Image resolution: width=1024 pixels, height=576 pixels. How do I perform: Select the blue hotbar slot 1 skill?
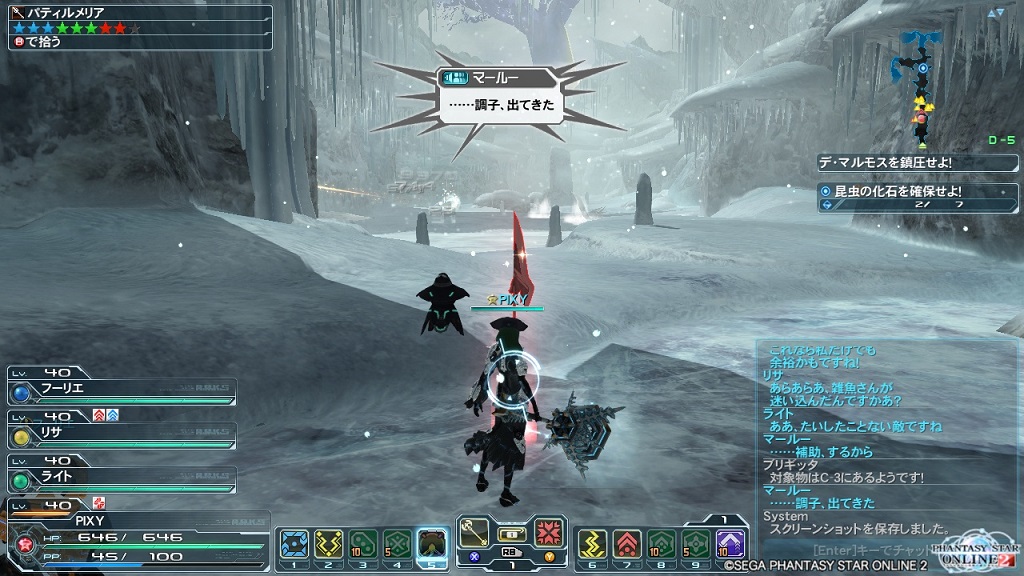(294, 544)
